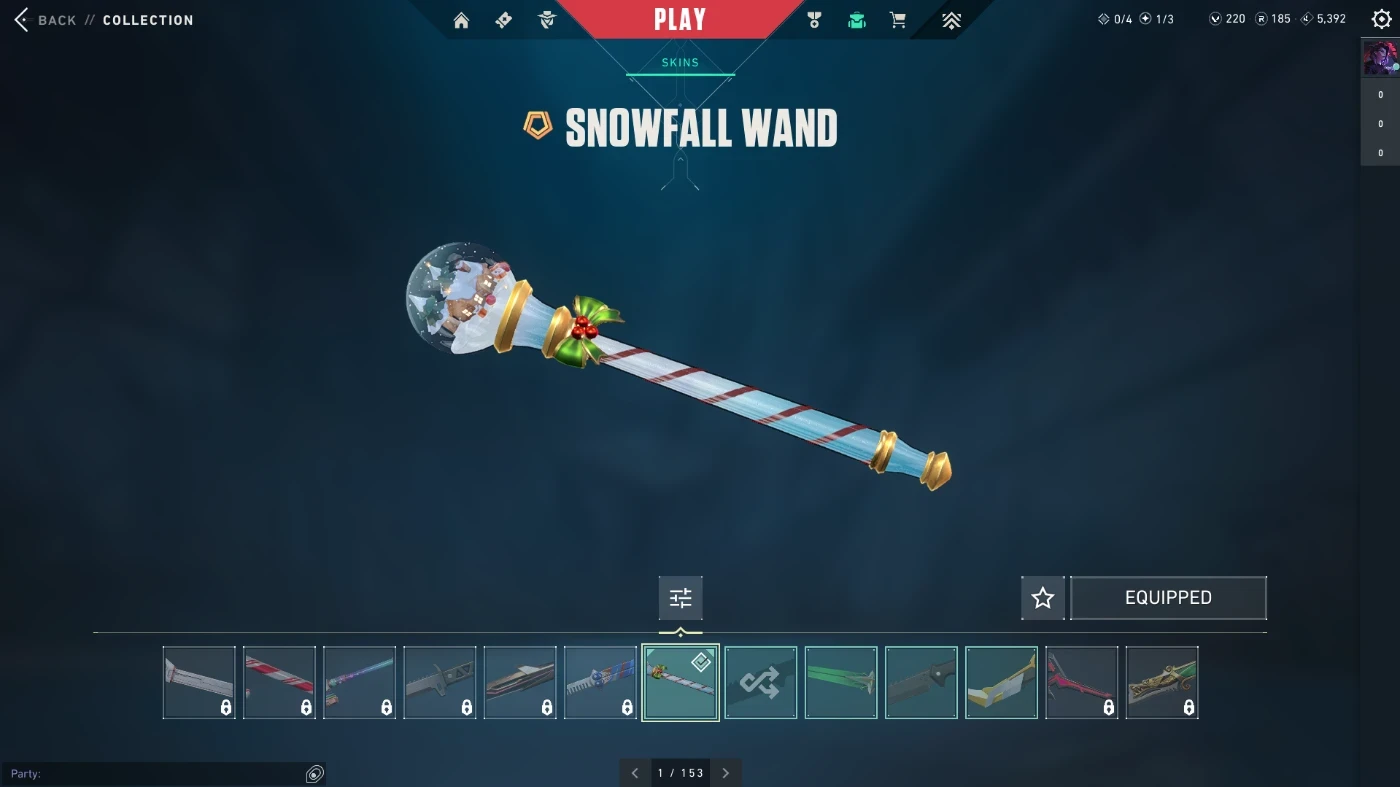
Task: Favorite the skin with the star button
Action: [x=1043, y=598]
